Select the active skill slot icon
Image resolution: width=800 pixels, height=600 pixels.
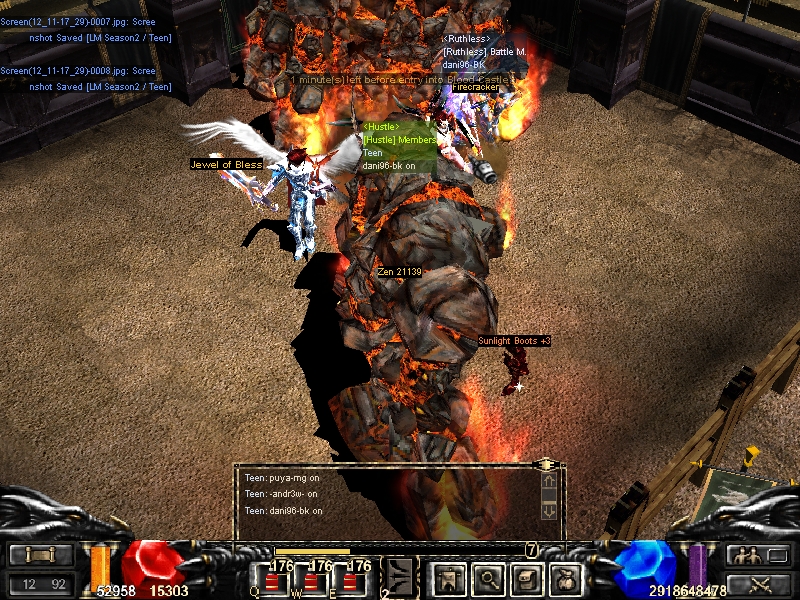pos(400,575)
